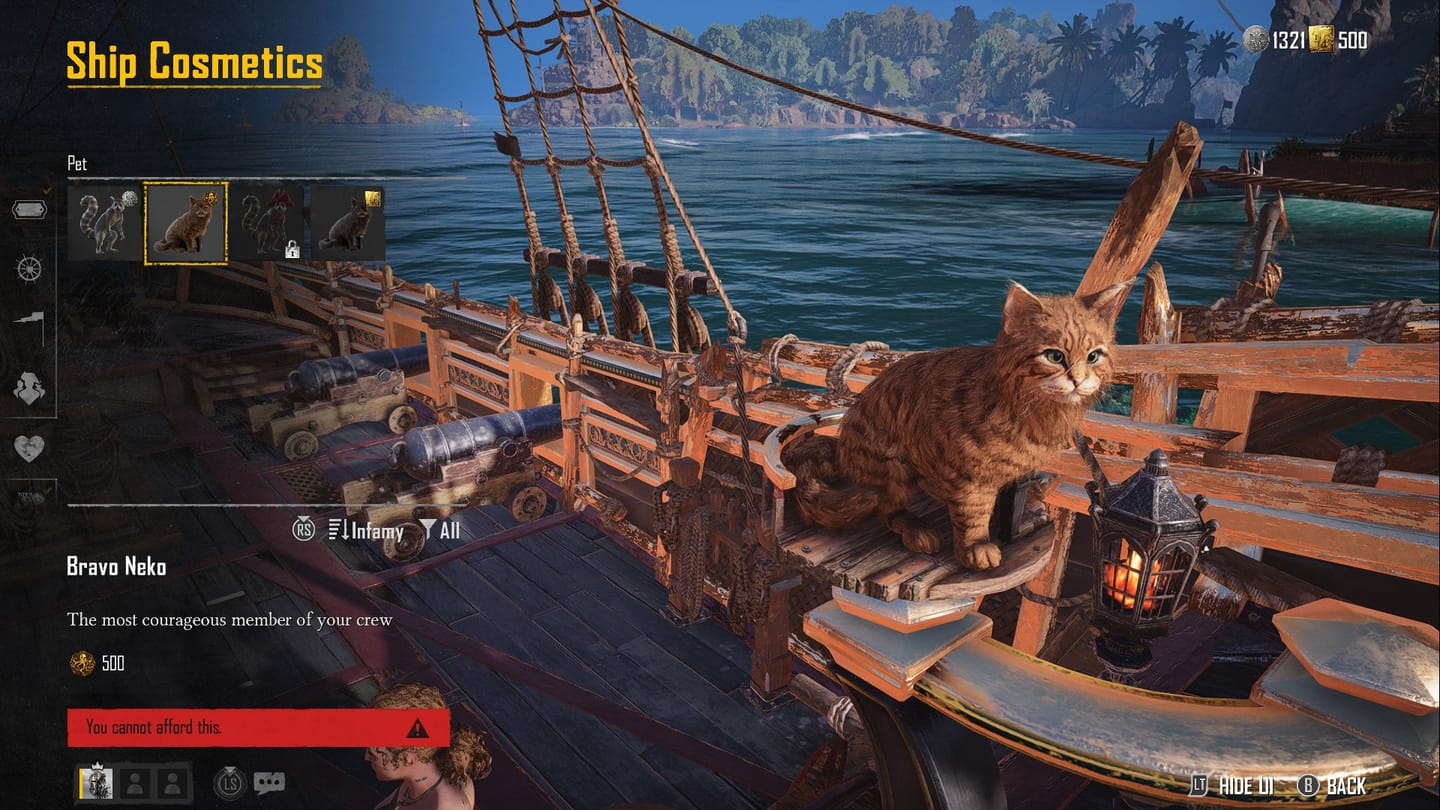Change the Infamy sort order
Viewport: 1440px width, 810px height.
coord(366,530)
